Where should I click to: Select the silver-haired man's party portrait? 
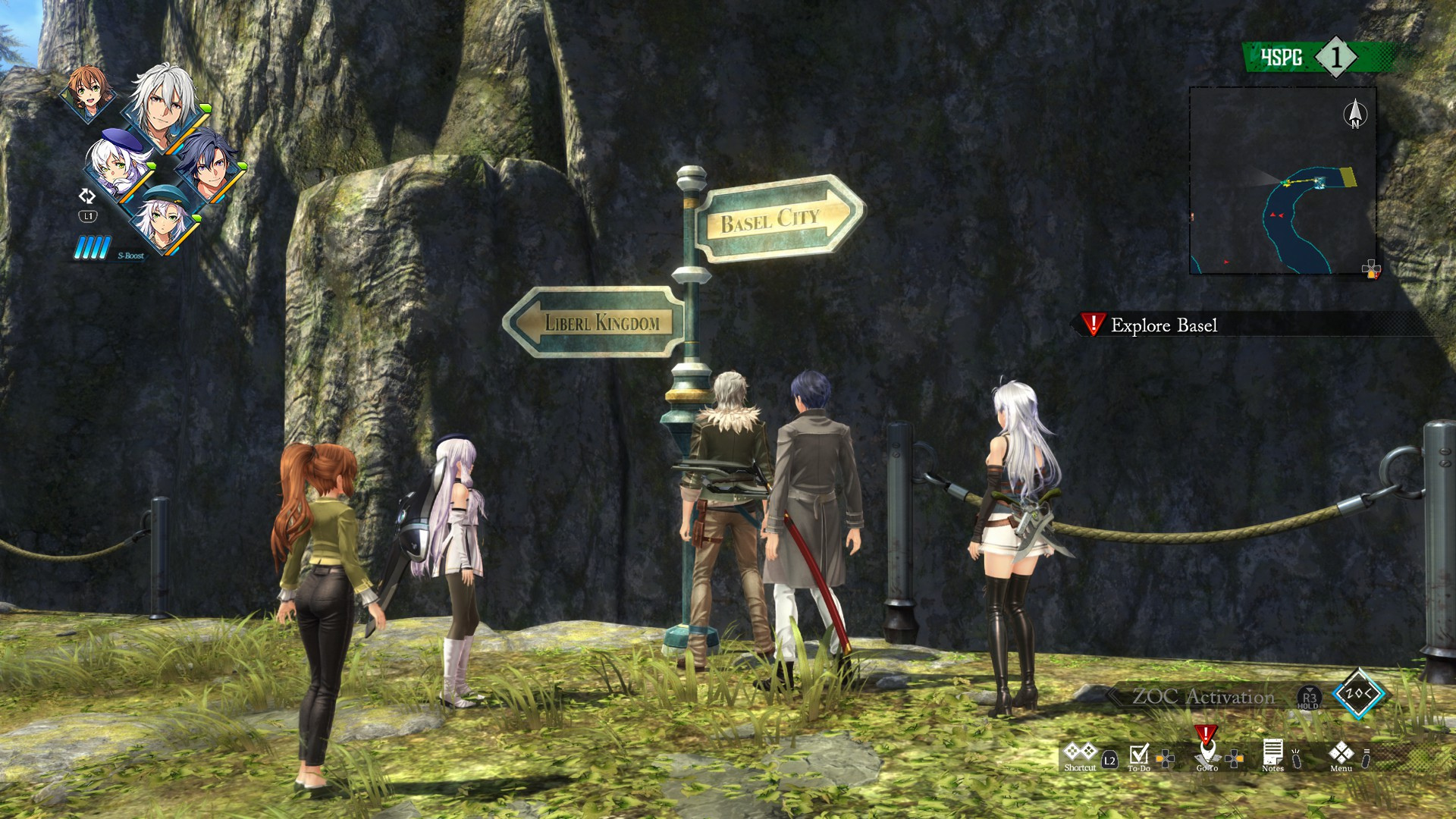pos(162,107)
